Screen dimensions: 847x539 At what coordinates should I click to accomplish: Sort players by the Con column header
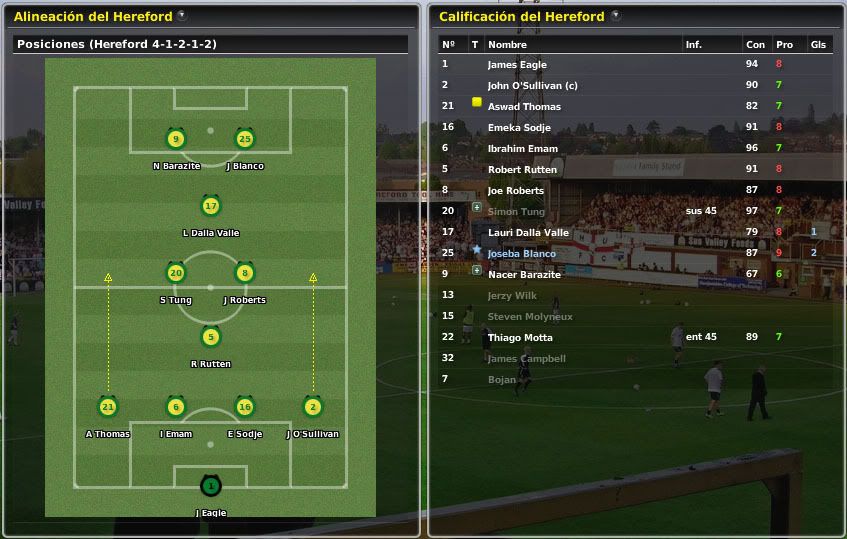coord(754,45)
